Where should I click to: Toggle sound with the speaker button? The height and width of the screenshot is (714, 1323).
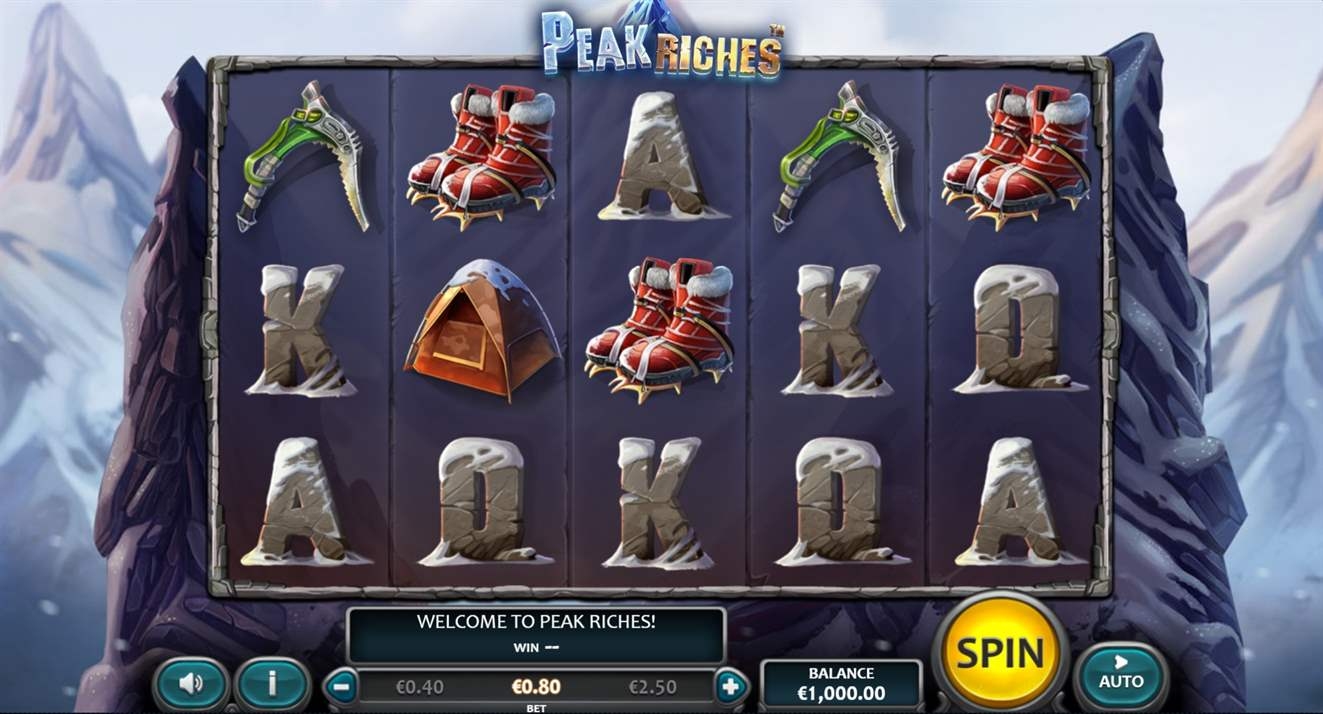point(191,684)
